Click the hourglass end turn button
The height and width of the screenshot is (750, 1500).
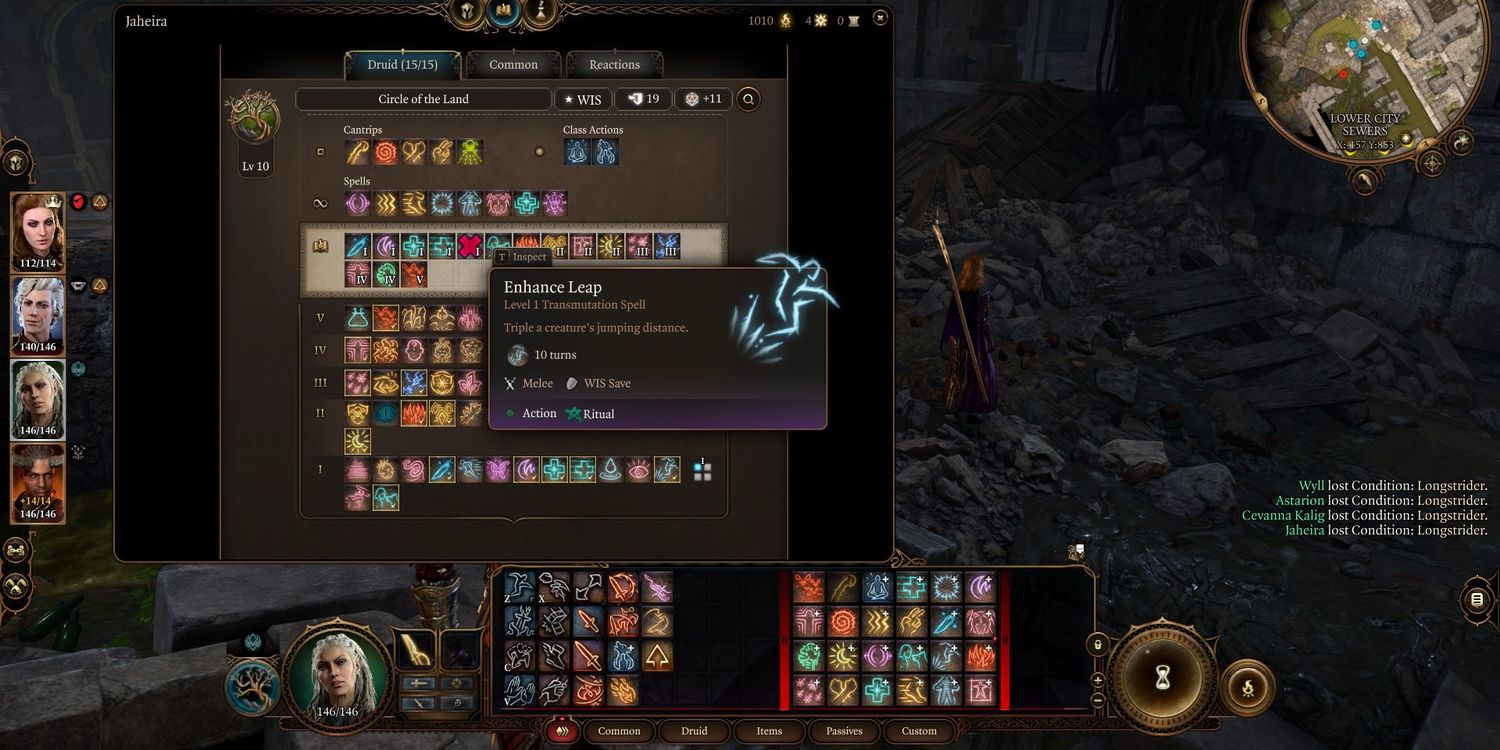click(x=1162, y=678)
